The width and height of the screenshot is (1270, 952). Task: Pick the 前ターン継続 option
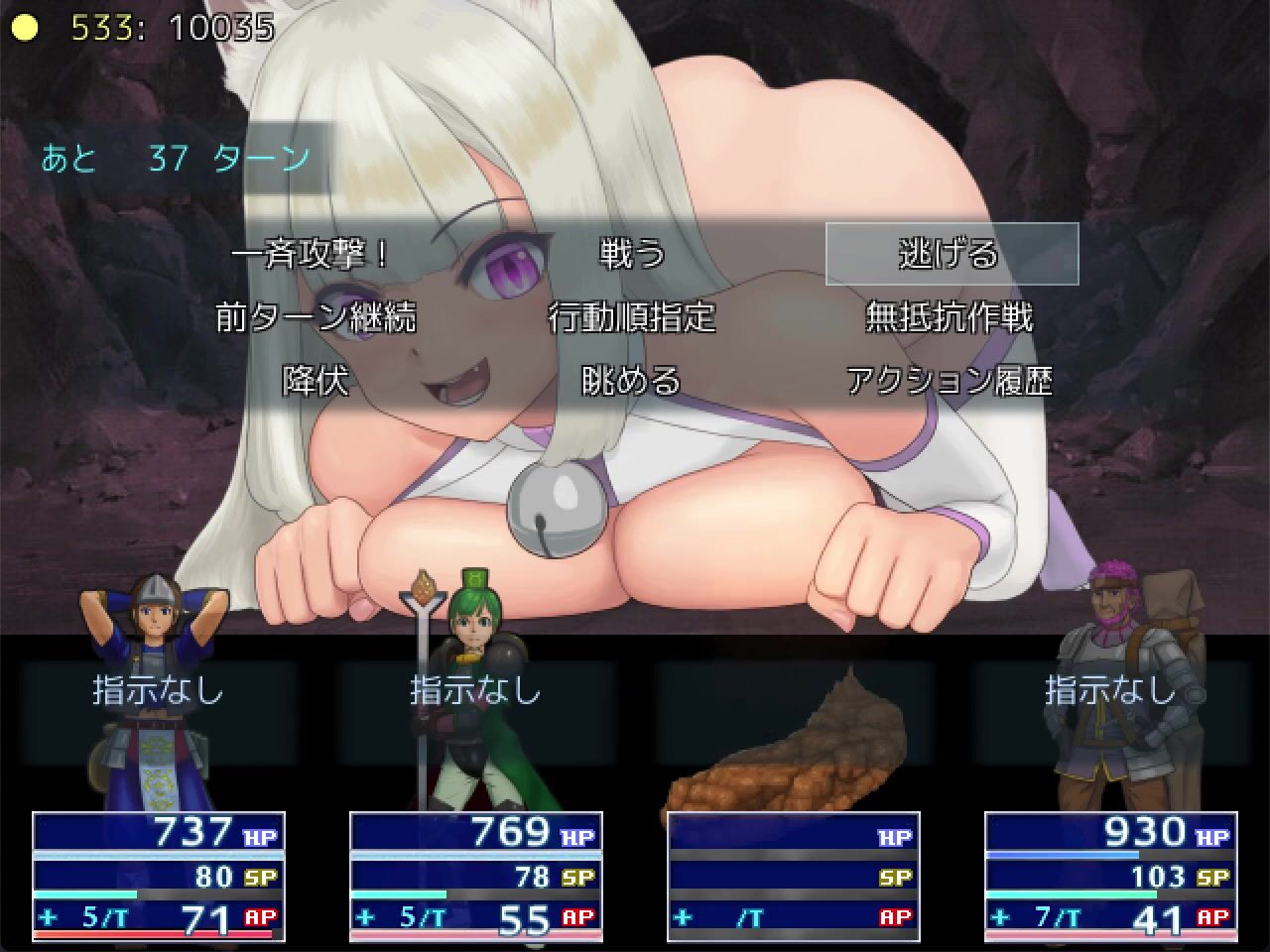point(316,318)
